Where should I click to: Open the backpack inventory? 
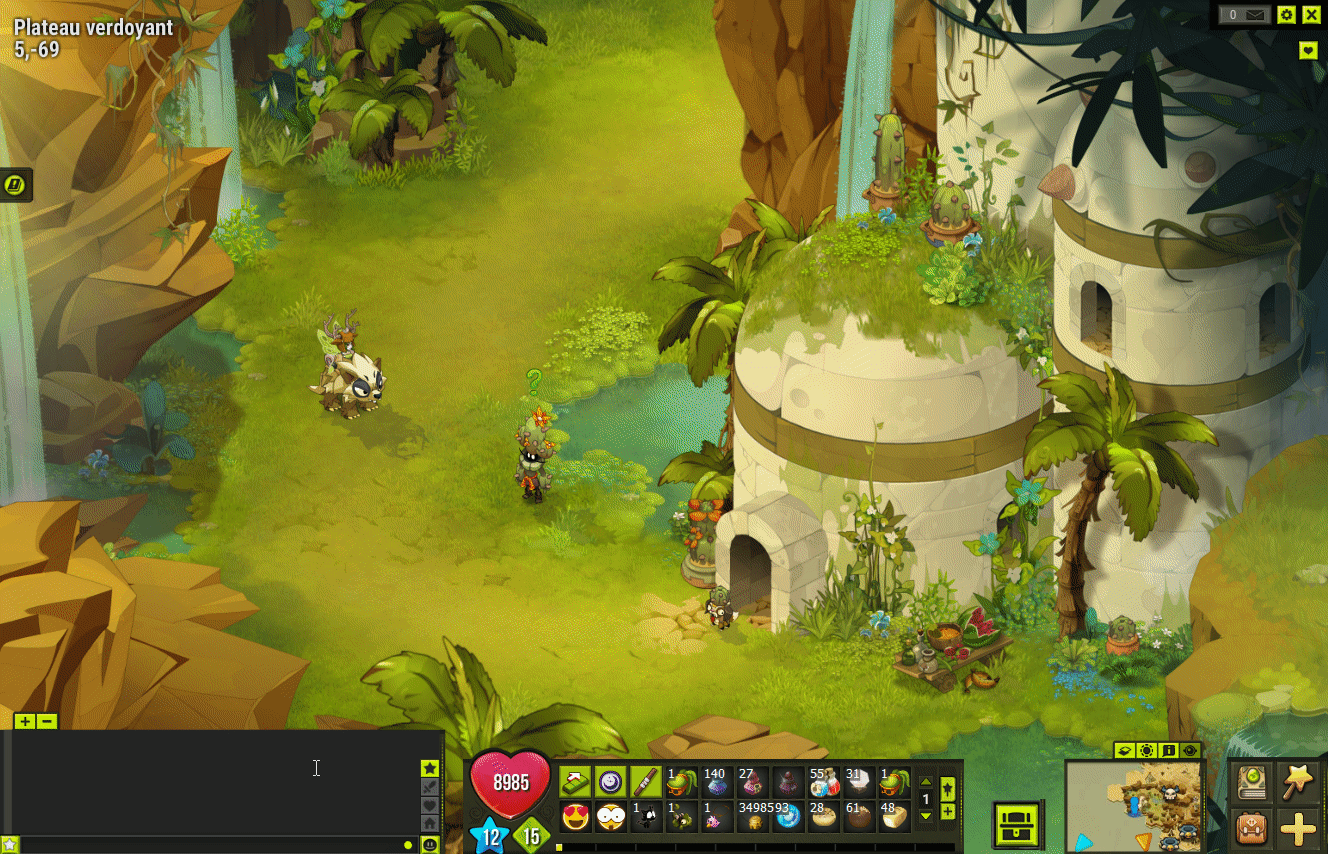(x=1251, y=828)
